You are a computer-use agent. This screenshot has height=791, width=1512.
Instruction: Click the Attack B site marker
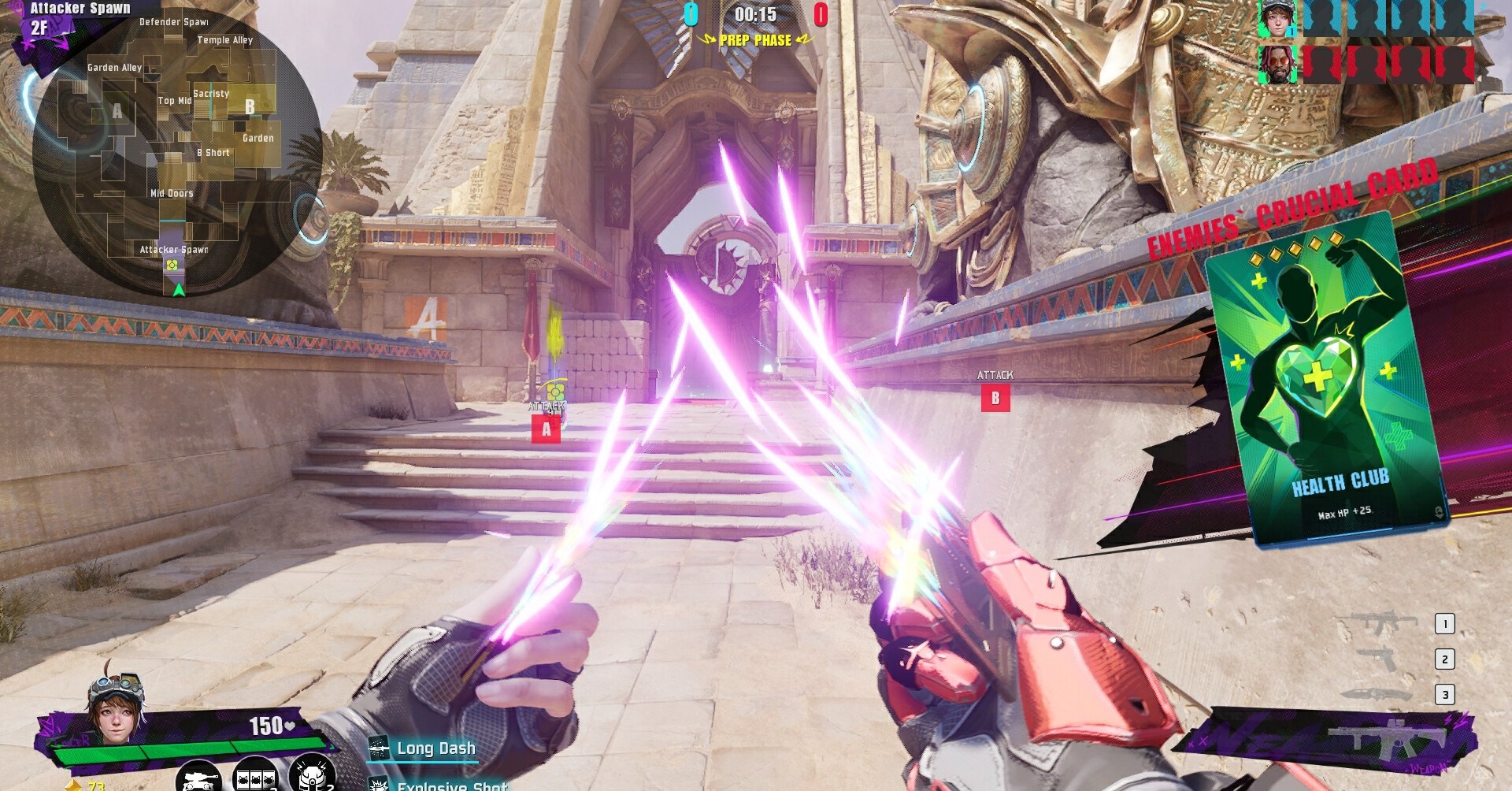pyautogui.click(x=995, y=398)
